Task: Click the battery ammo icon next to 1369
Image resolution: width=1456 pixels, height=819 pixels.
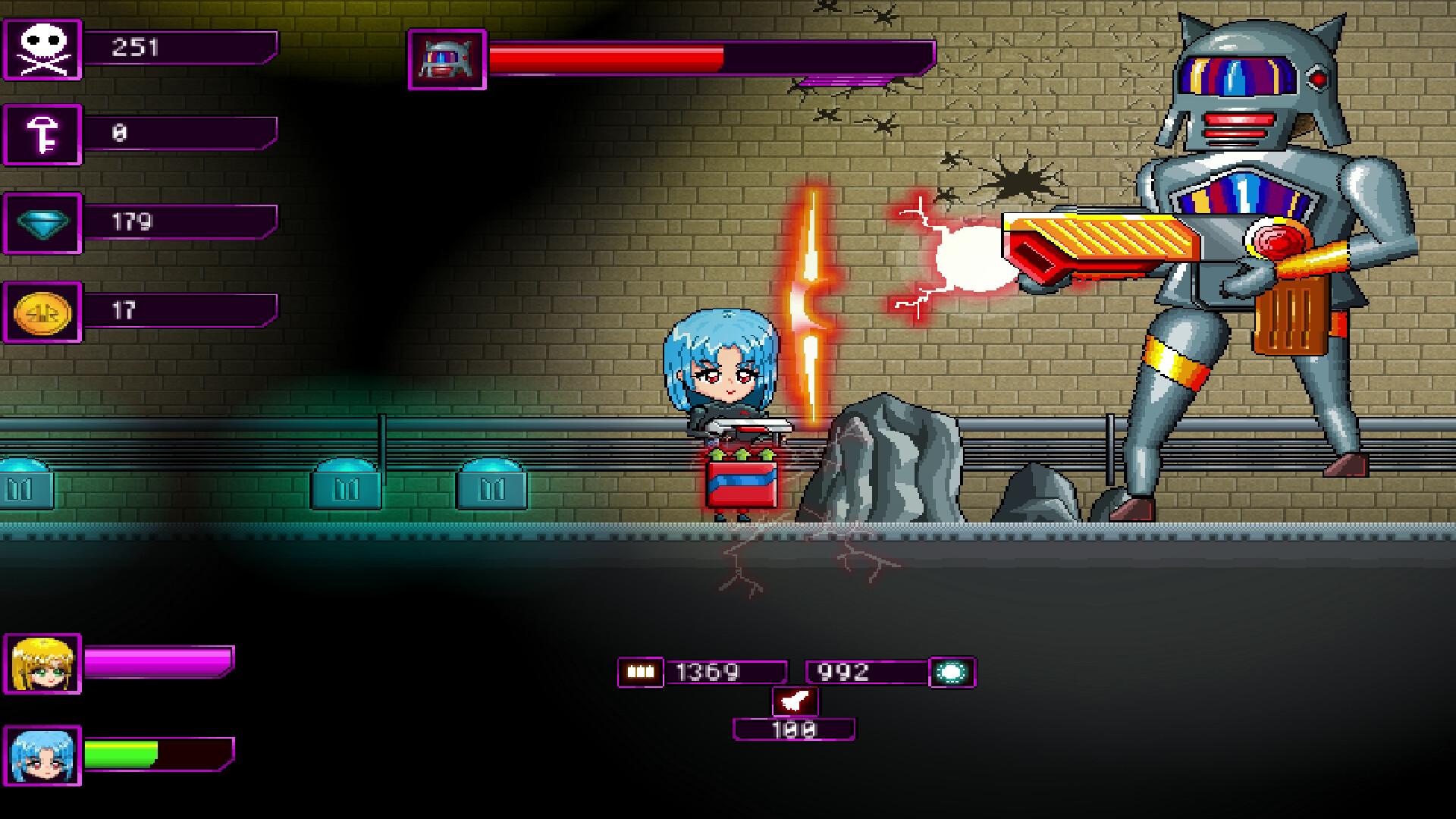Action: 642,670
